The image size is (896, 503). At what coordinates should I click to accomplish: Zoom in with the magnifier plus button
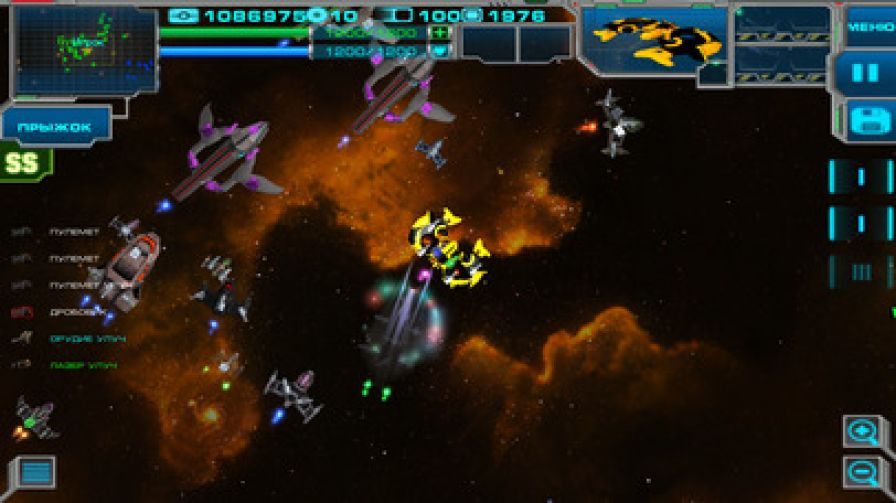coord(862,432)
